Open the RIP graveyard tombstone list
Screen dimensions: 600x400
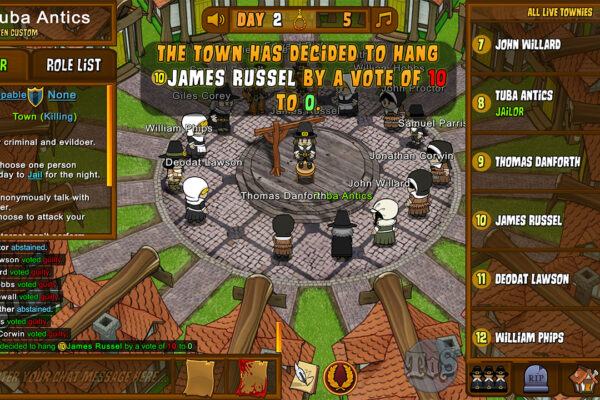(x=533, y=379)
